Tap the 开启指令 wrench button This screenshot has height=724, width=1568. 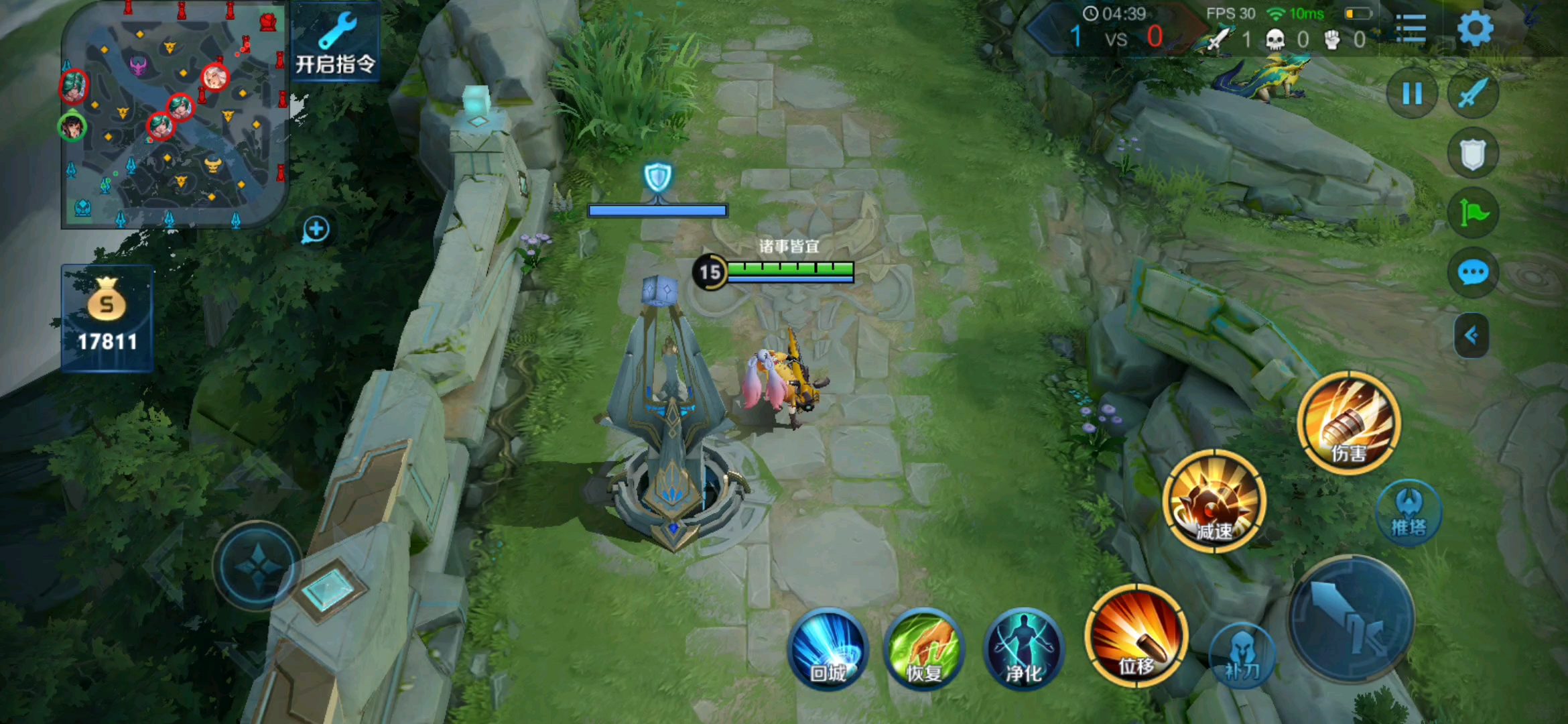point(336,42)
